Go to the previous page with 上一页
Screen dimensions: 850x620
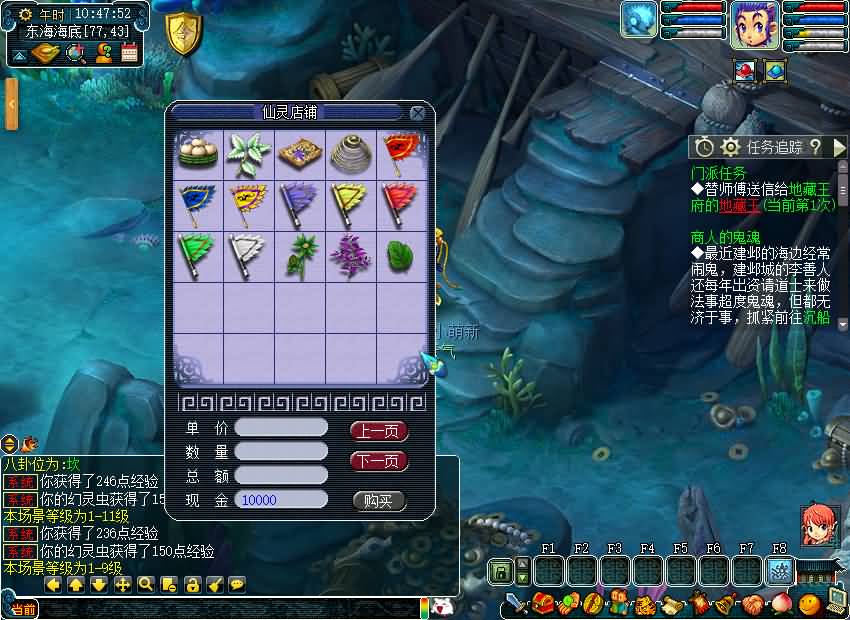coord(379,431)
